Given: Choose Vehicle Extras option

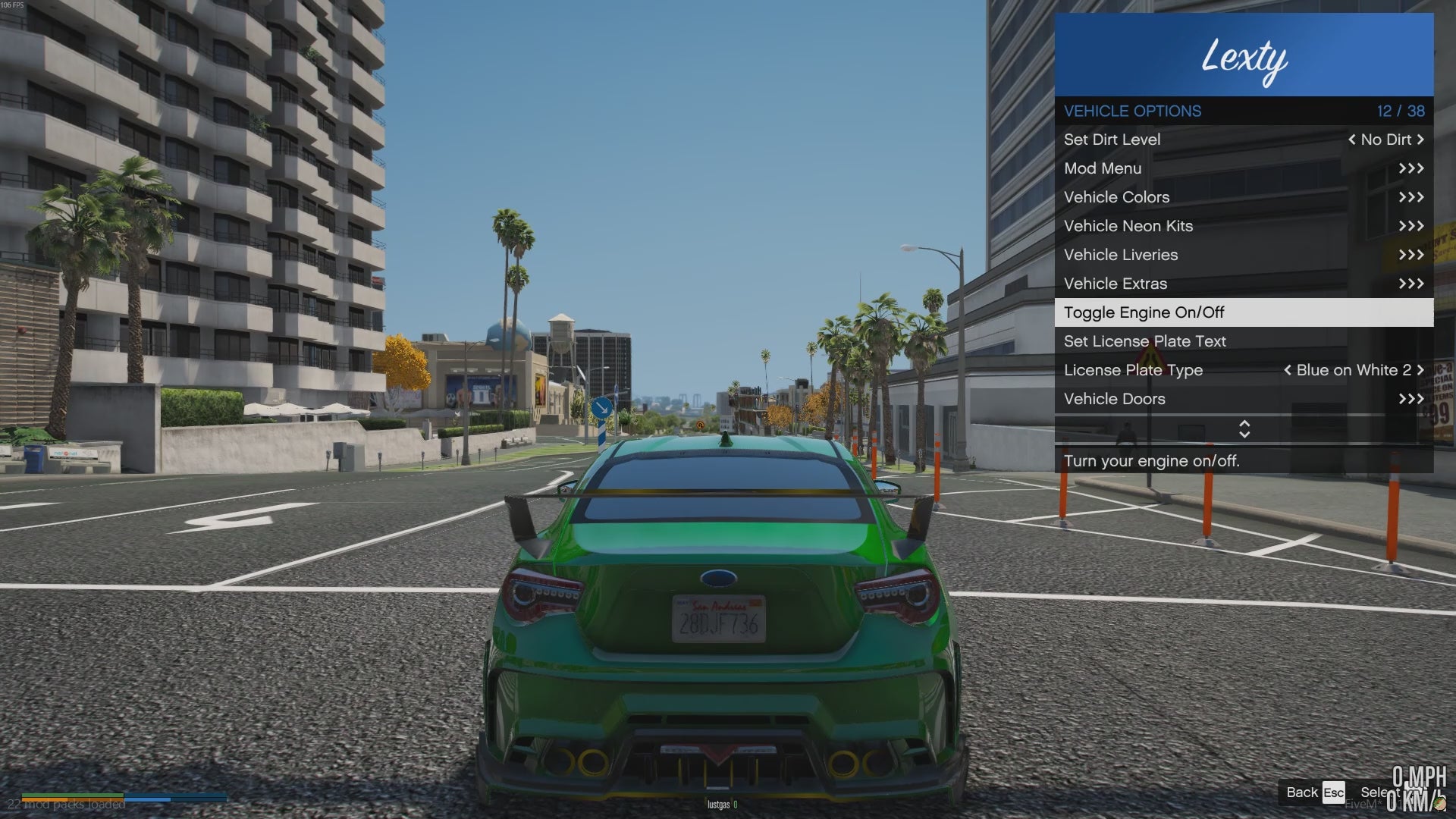Looking at the screenshot, I should (x=1244, y=284).
